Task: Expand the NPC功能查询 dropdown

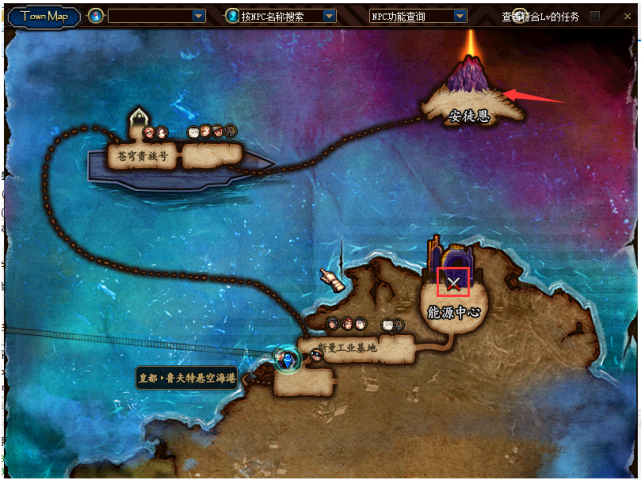Action: 460,16
